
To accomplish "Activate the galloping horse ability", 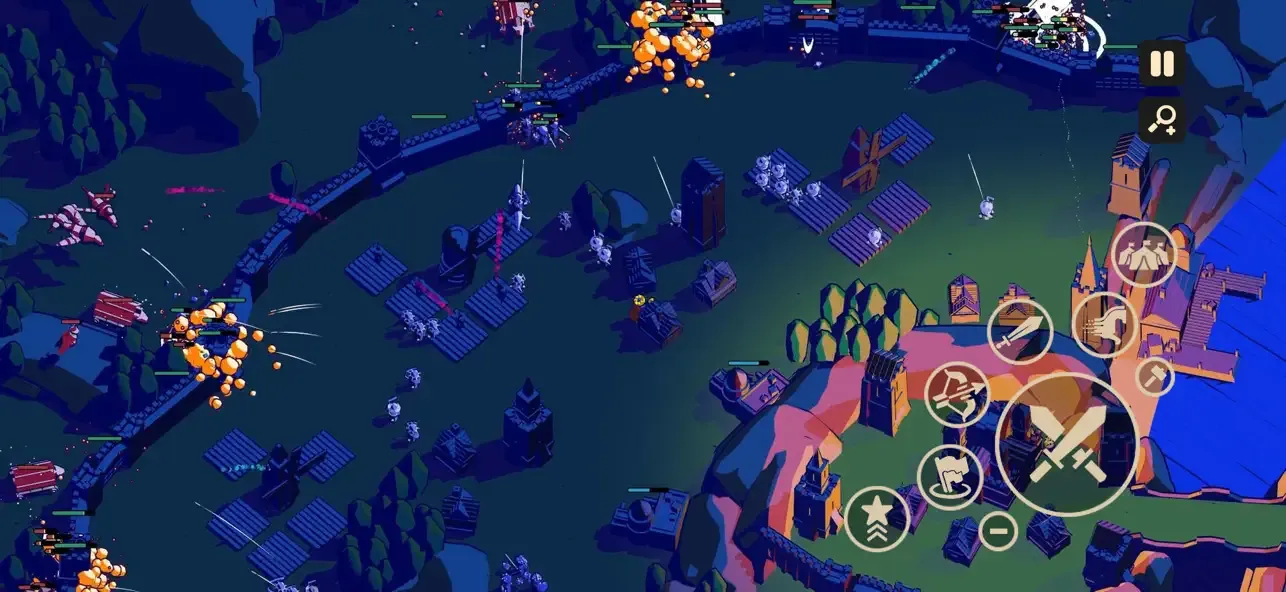I will tap(1107, 325).
